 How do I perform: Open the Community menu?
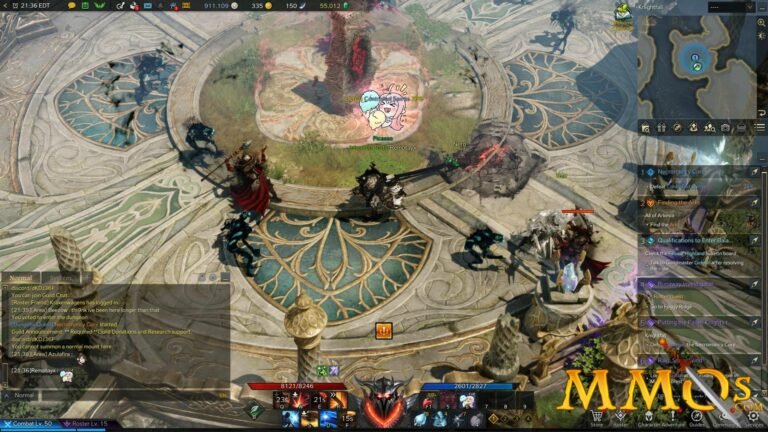tap(725, 416)
